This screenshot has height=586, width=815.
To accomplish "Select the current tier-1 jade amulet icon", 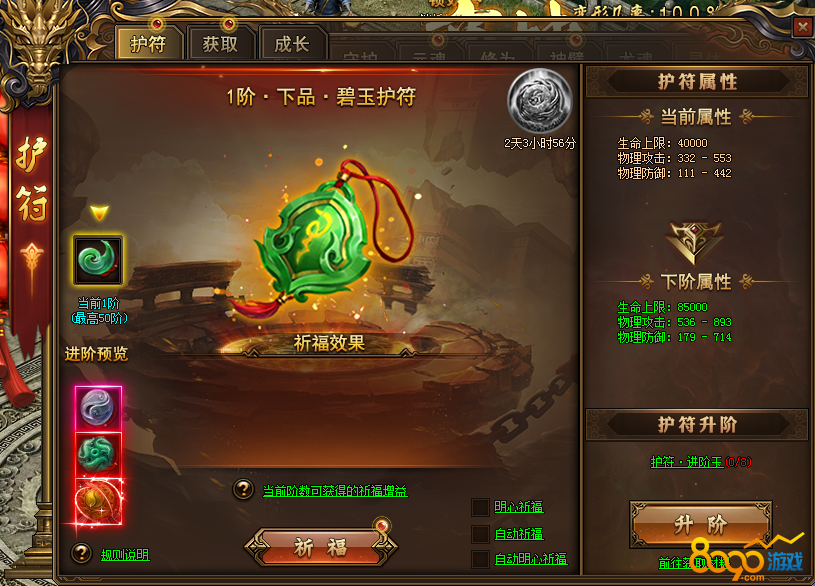I will 98,260.
